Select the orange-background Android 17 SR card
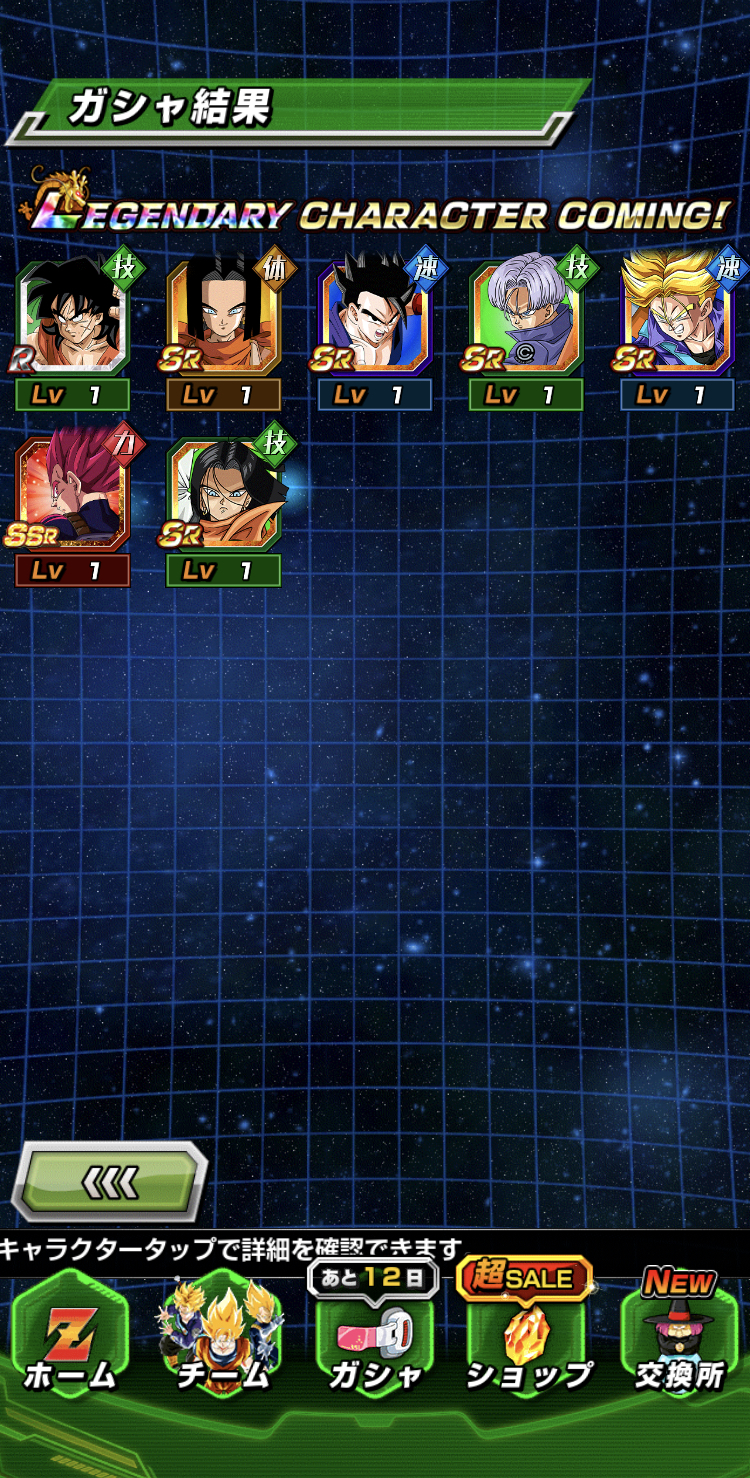The image size is (750, 1478). [223, 318]
